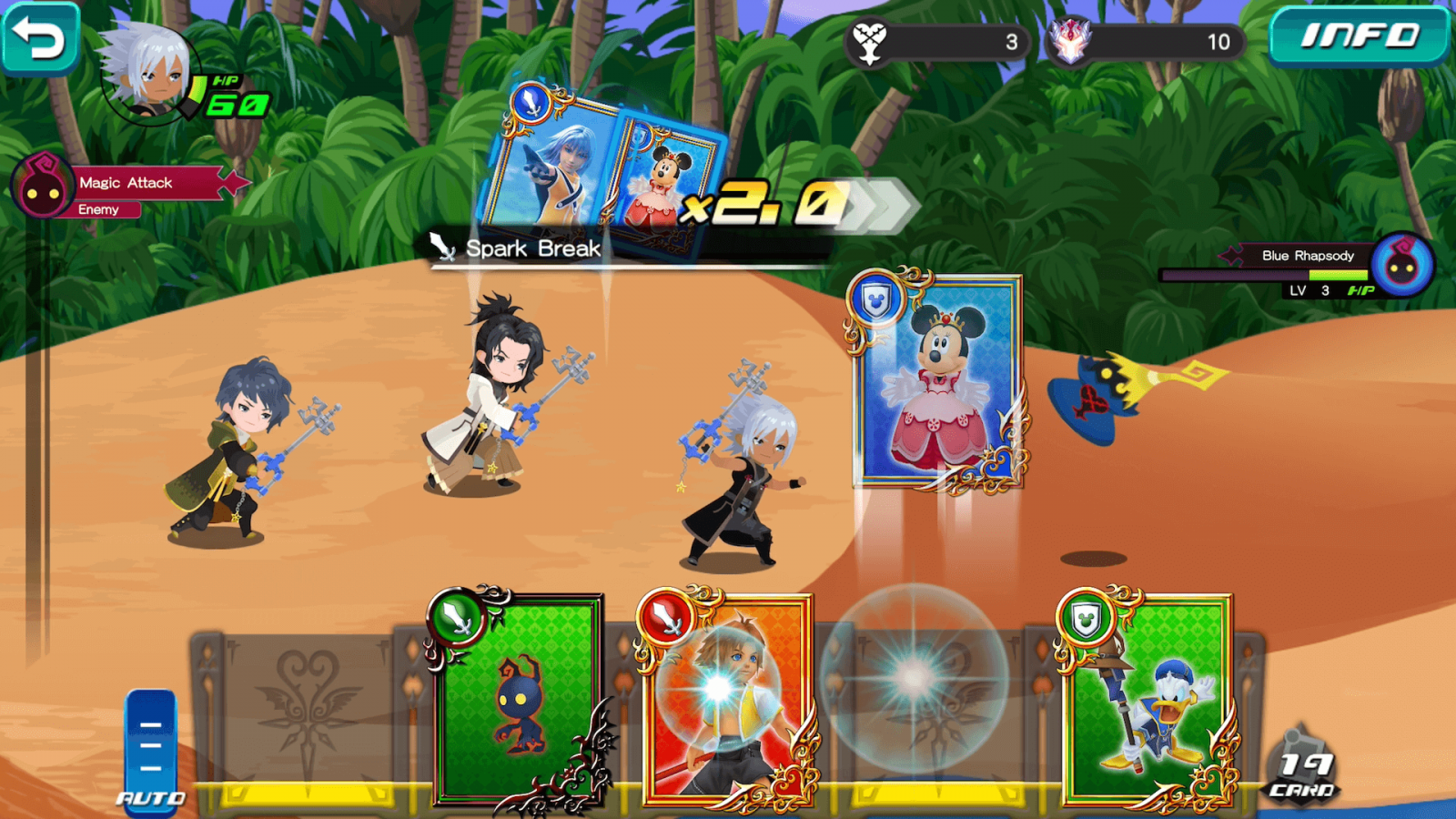Select the Blue Rhapsody enemy target icon
The width and height of the screenshot is (1456, 819).
point(1401,266)
